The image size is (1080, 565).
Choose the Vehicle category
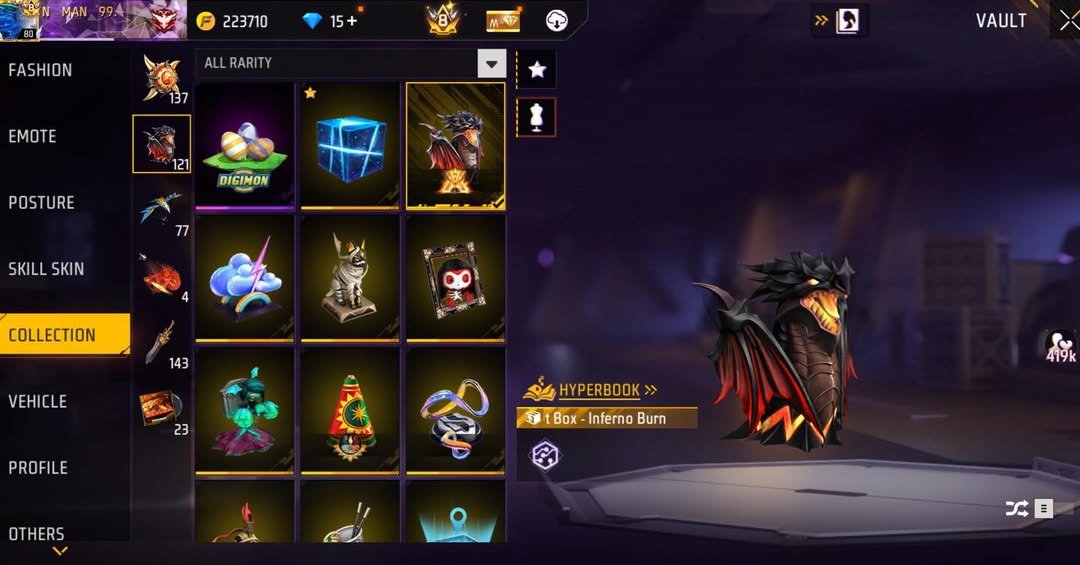click(x=37, y=401)
